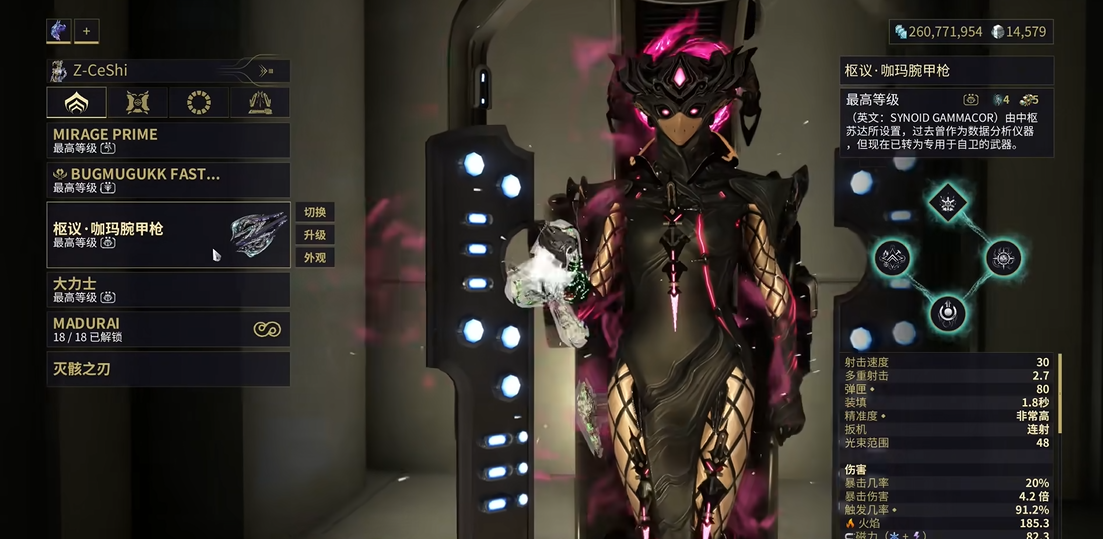This screenshot has height=539, width=1103.
Task: Select the 枢议·咖玛腕甲枪 secondary weapon row
Action: click(168, 235)
